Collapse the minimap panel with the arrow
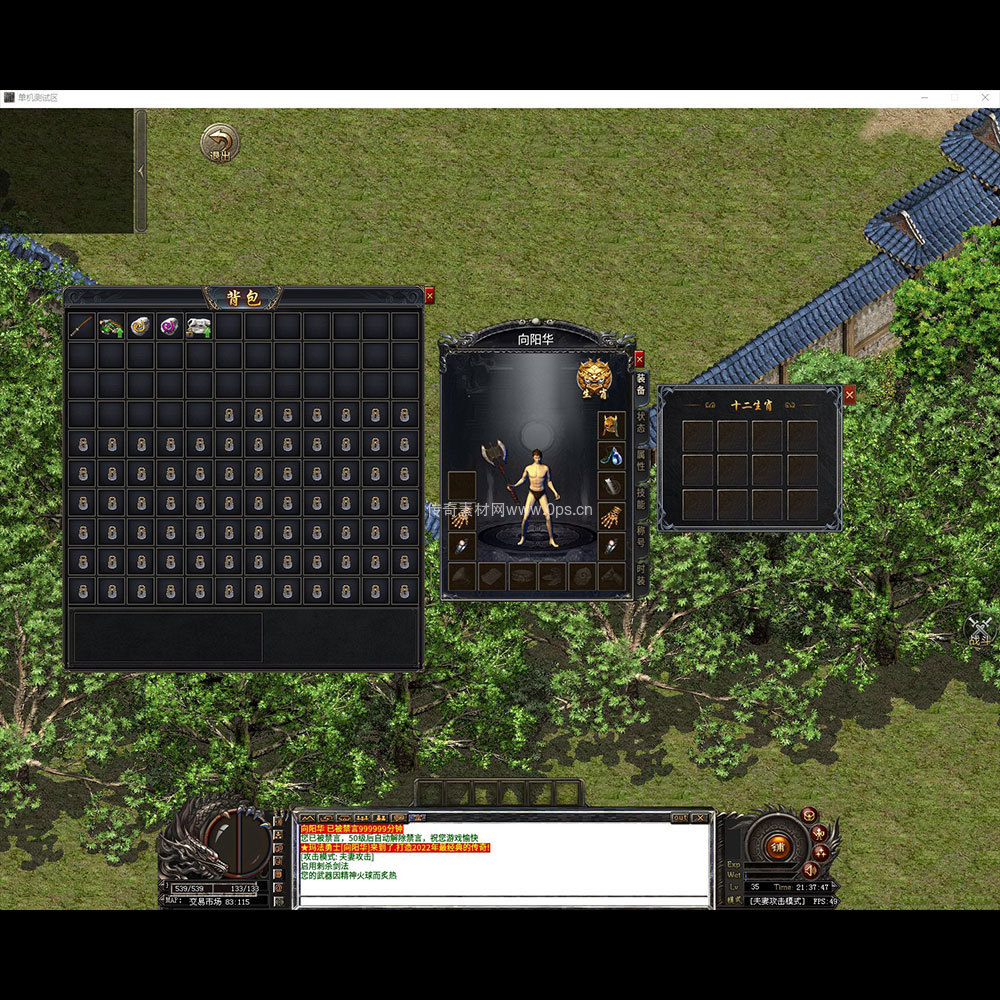 (141, 171)
